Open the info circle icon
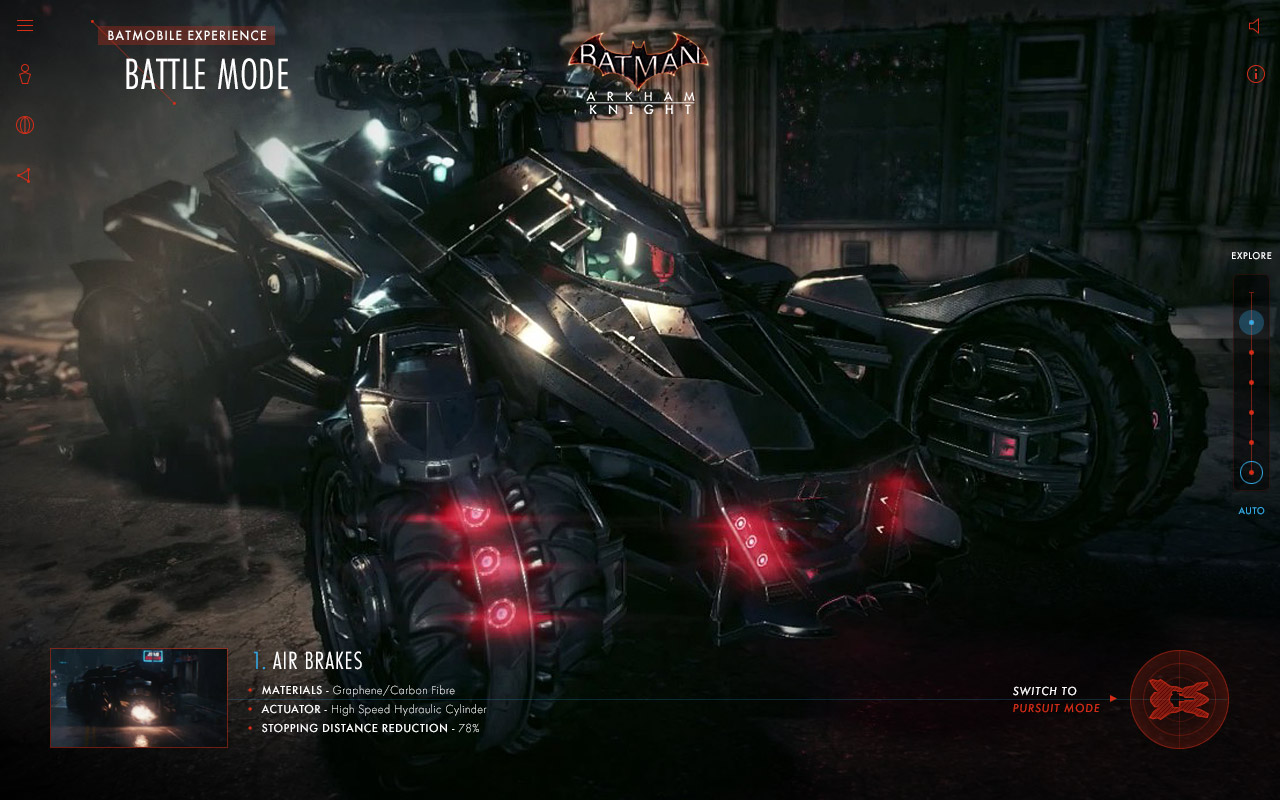Image resolution: width=1280 pixels, height=800 pixels. [1256, 74]
